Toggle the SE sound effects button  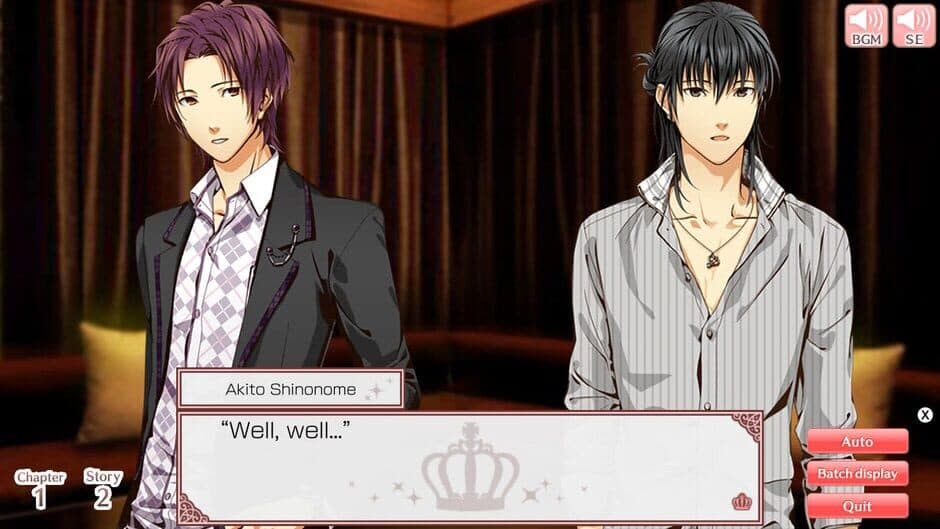tap(913, 25)
